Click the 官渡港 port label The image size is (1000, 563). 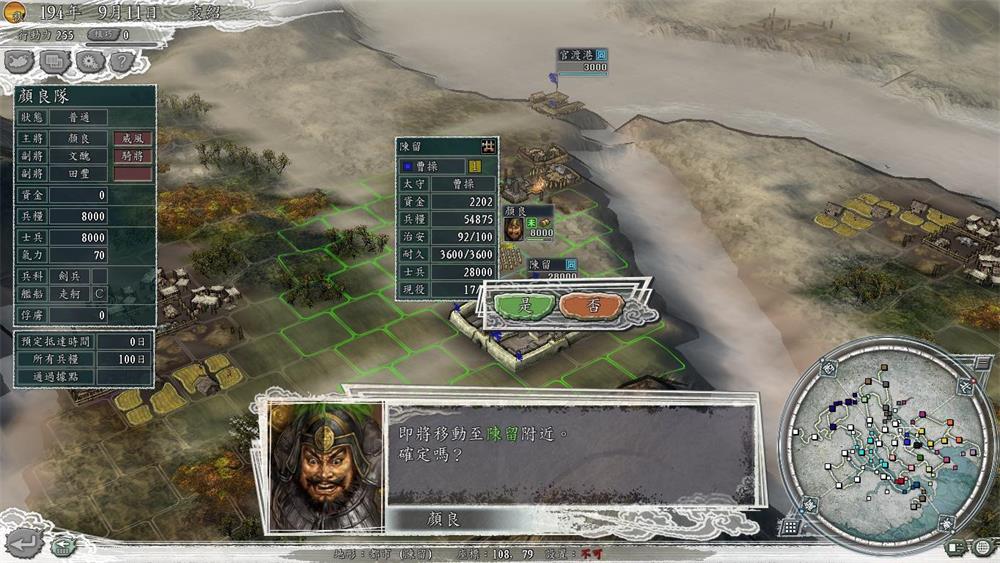click(x=578, y=54)
